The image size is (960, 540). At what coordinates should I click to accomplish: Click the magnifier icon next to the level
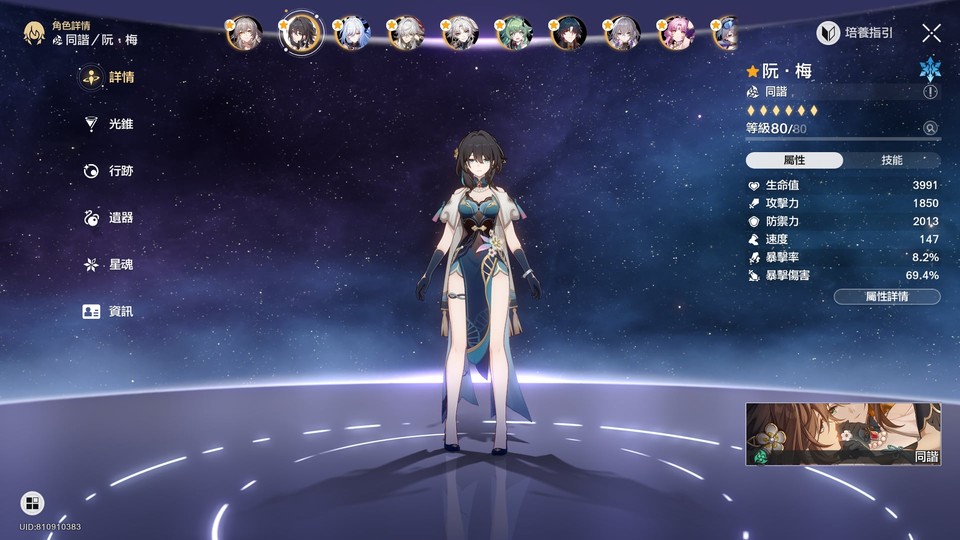click(931, 128)
